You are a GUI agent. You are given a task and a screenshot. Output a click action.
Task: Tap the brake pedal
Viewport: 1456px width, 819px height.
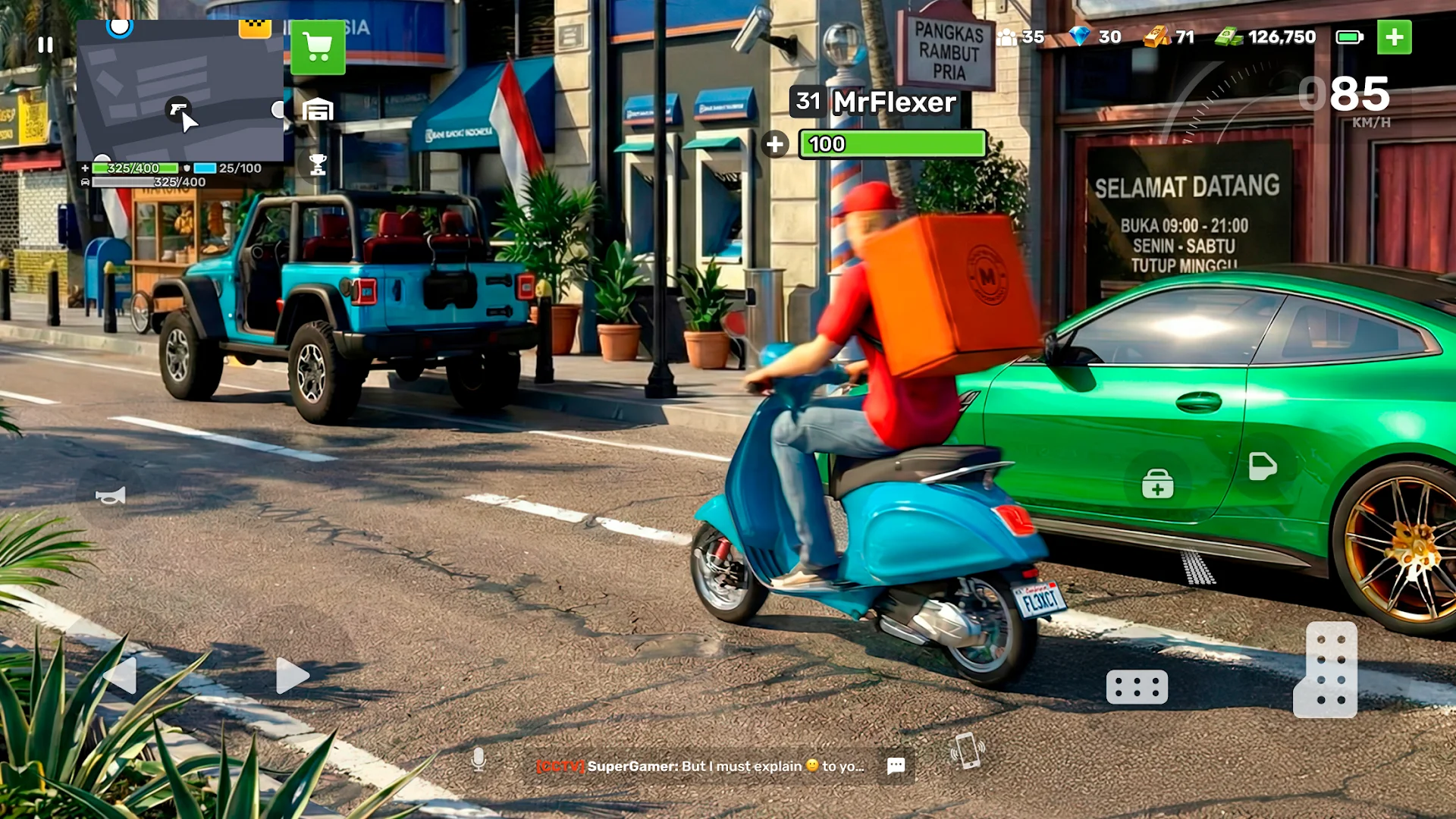click(1137, 687)
